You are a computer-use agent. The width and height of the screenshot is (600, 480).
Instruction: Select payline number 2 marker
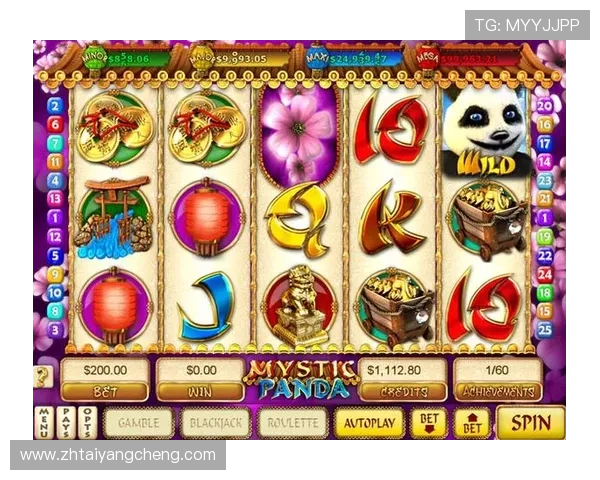click(x=54, y=105)
